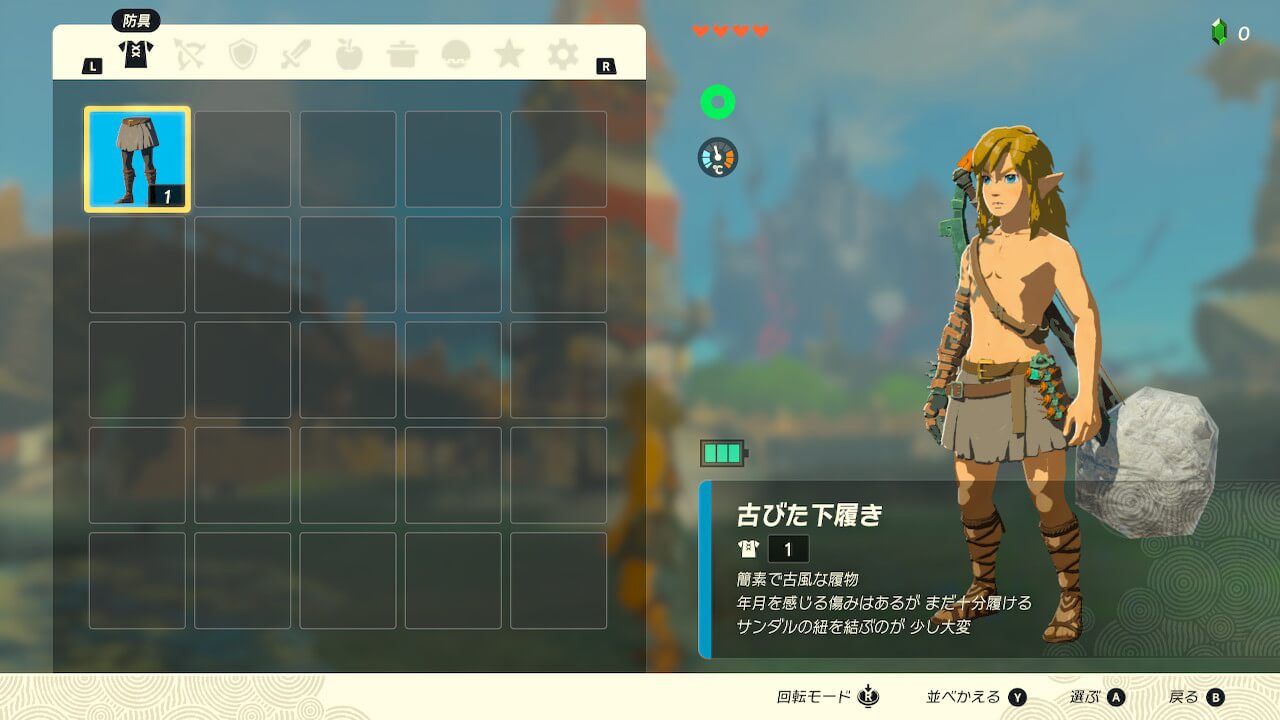Switch to the Zonai capsule devices tab

pos(456,54)
